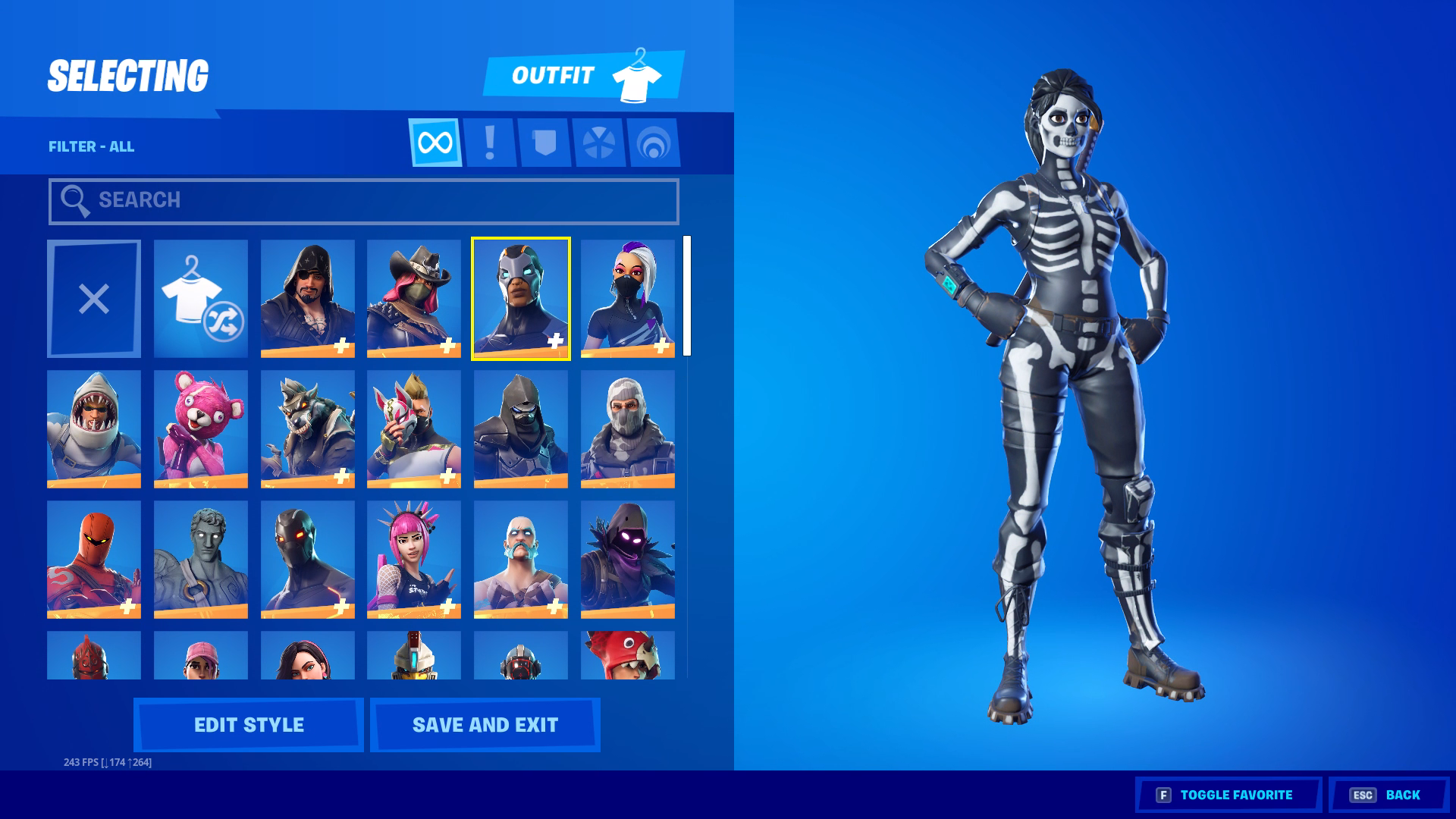Select the pink Cuddle Team Leader thumbnail

(200, 428)
